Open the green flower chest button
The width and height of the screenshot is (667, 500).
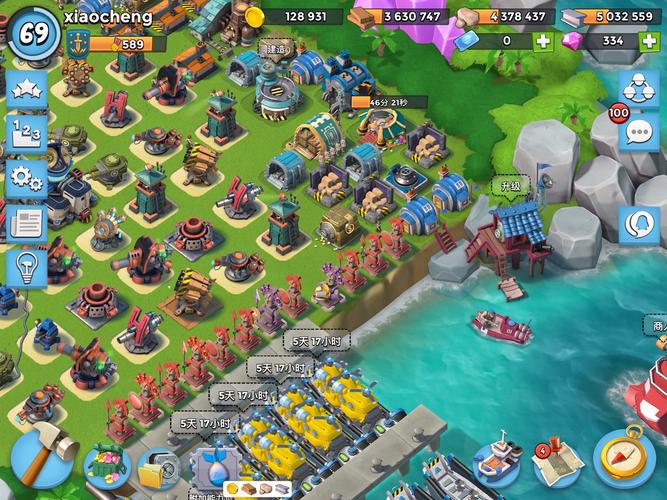tap(108, 464)
